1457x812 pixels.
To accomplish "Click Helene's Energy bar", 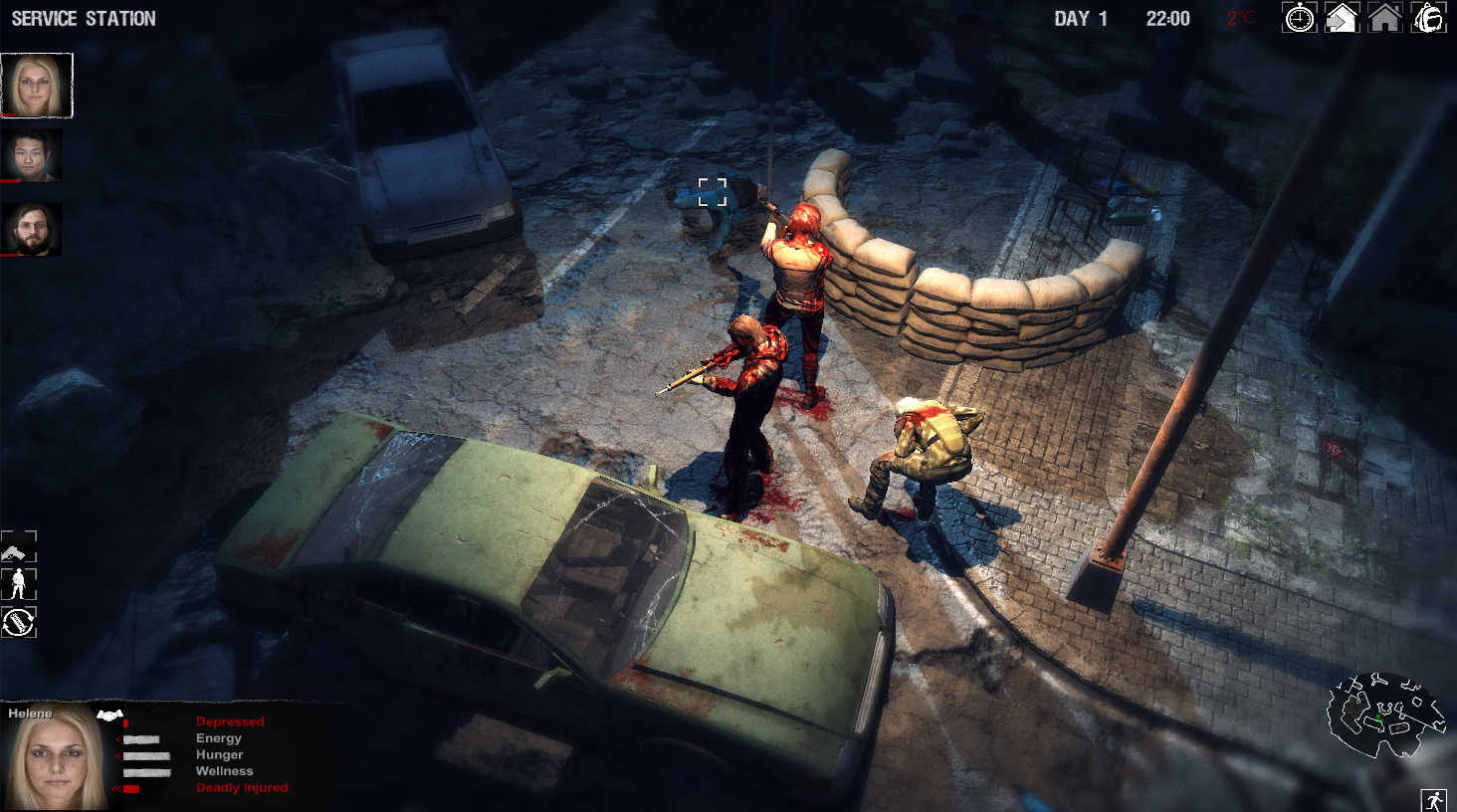I will point(141,738).
